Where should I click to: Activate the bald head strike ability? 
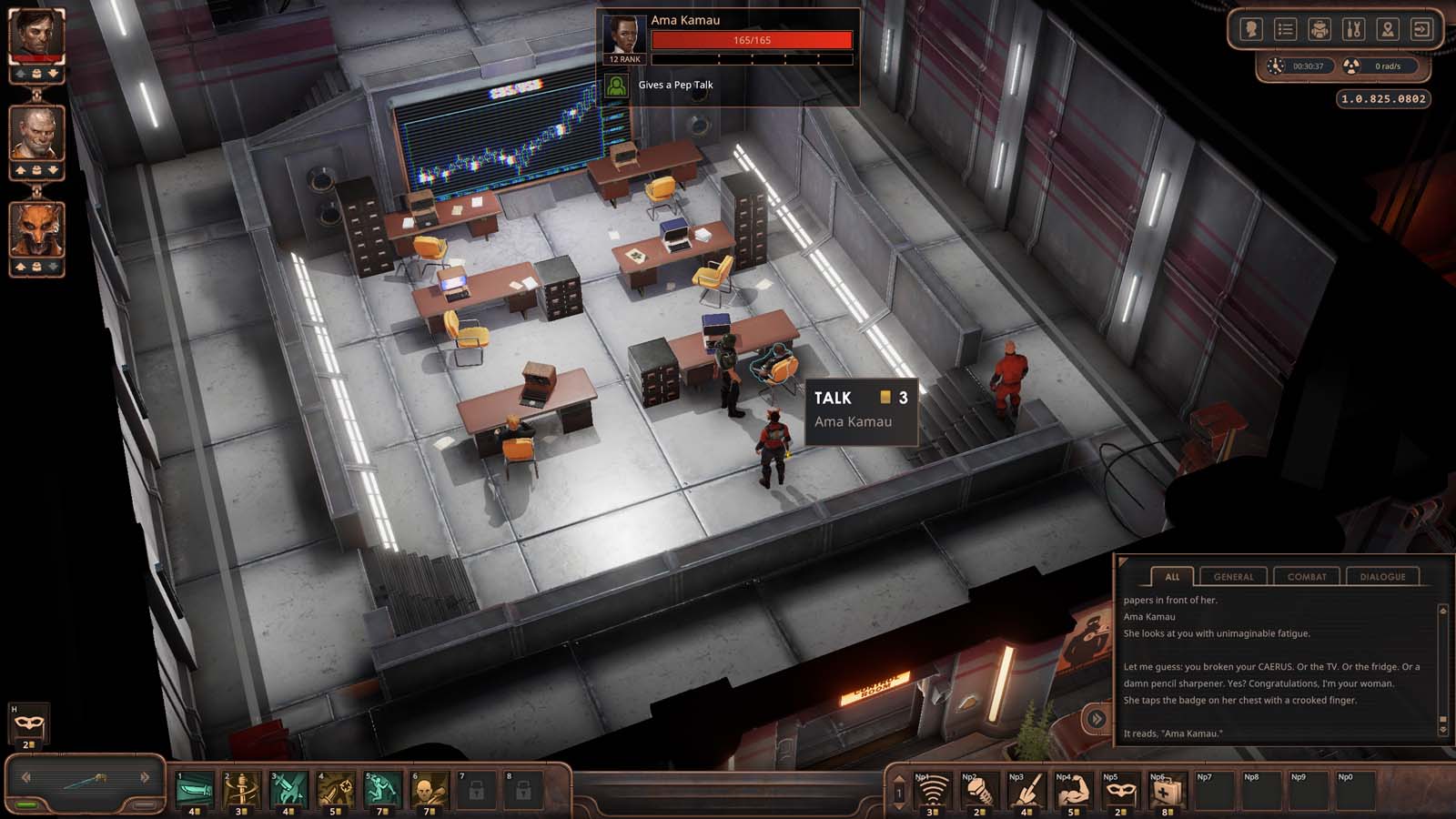(429, 790)
